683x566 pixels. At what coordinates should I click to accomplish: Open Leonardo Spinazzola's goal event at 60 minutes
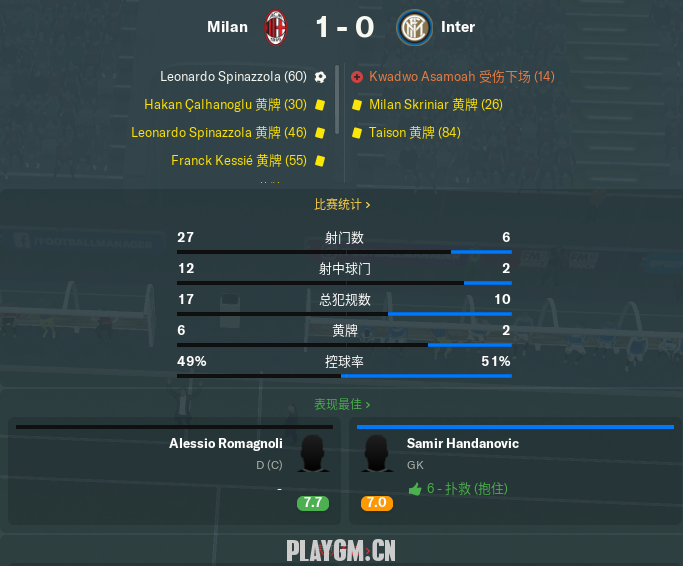click(x=234, y=76)
